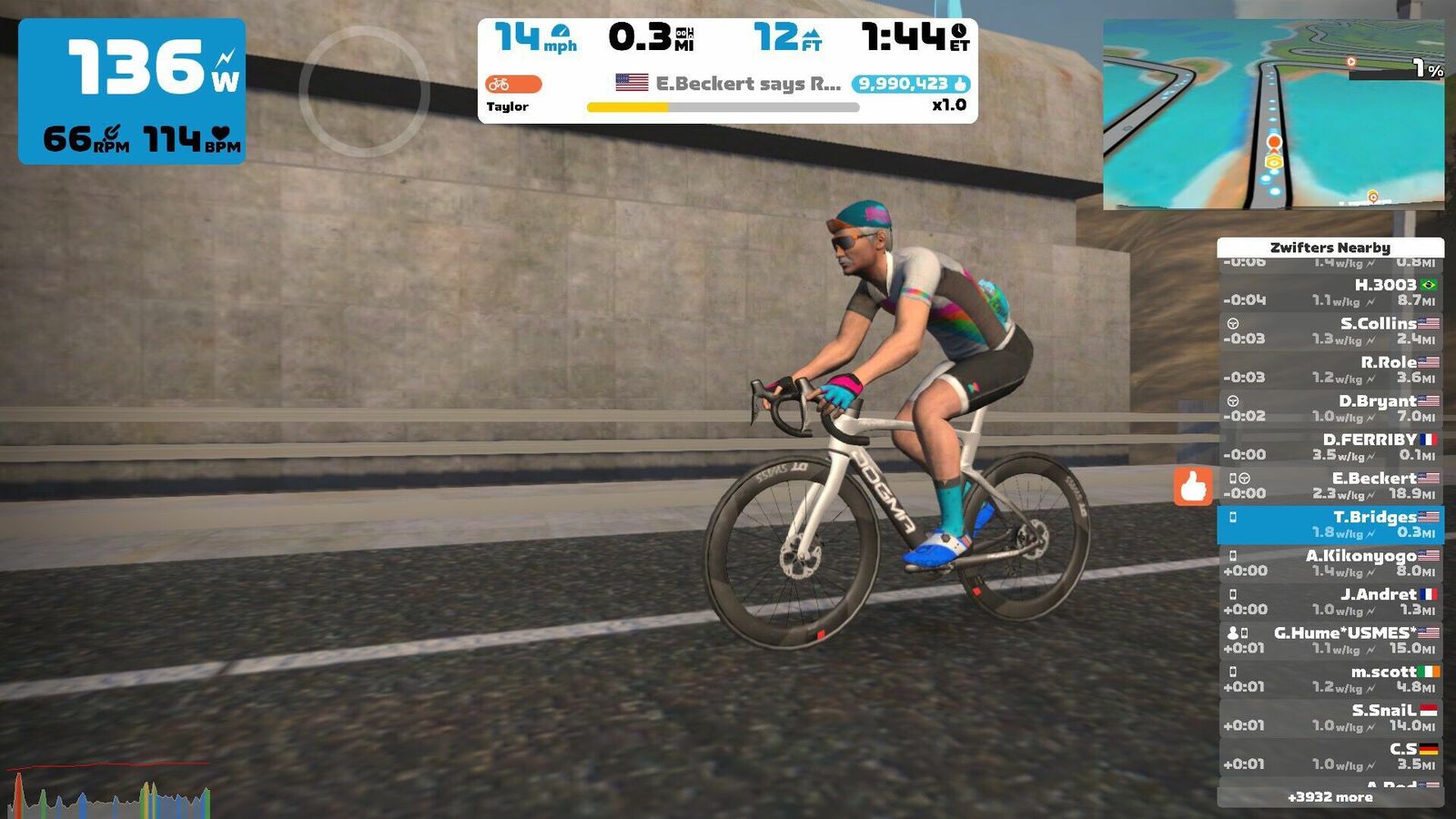
Task: Choose R.Role from the riders list
Action: (x=1330, y=369)
